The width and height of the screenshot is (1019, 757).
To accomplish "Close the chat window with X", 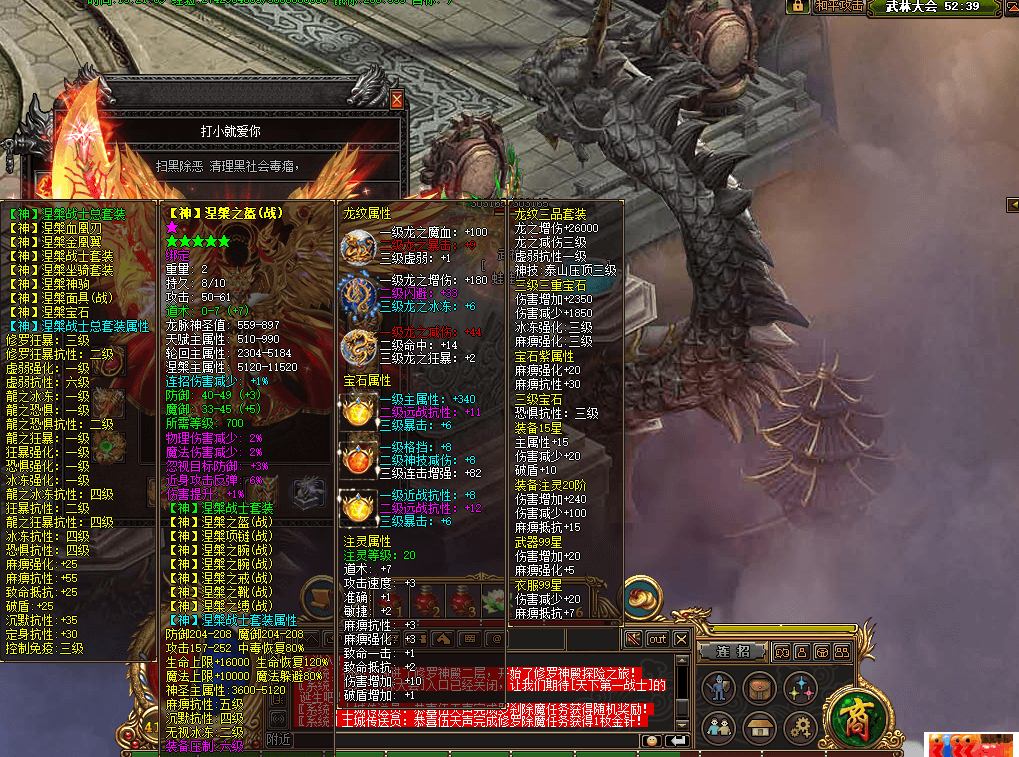I will click(682, 639).
